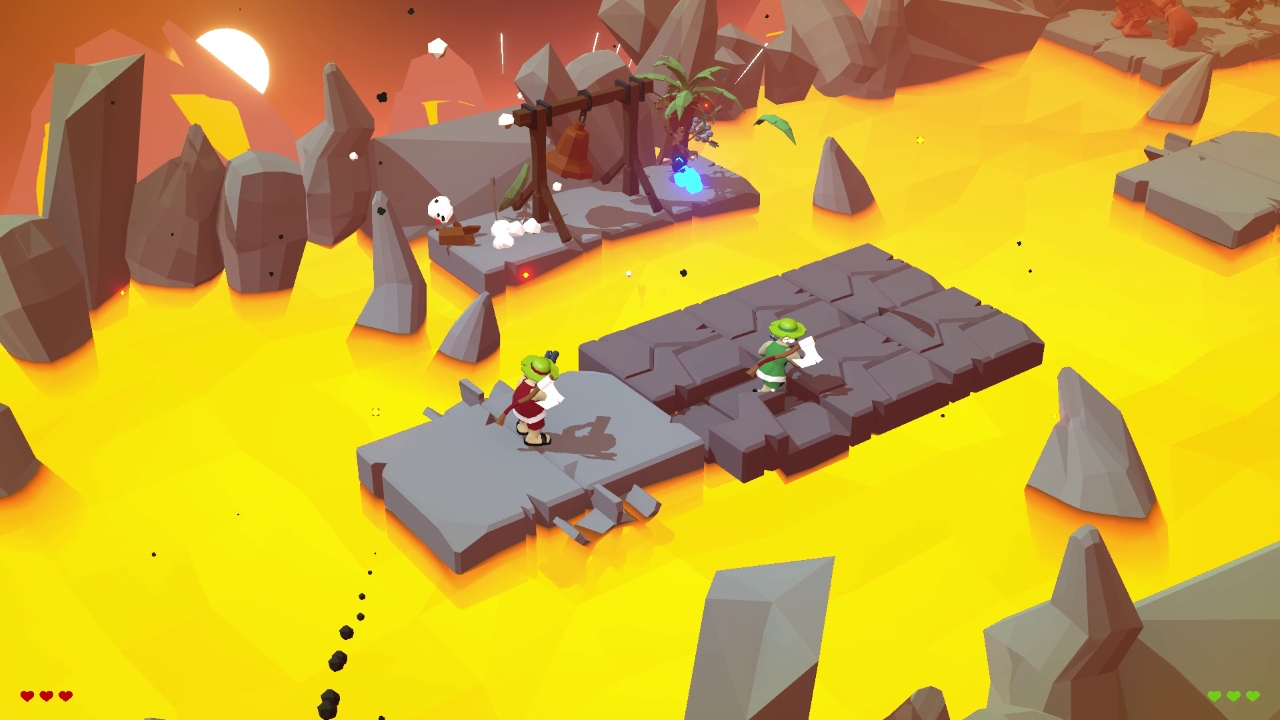The image size is (1280, 720).
Task: Toggle the red glowing pickup near the ledge
Action: 526,273
